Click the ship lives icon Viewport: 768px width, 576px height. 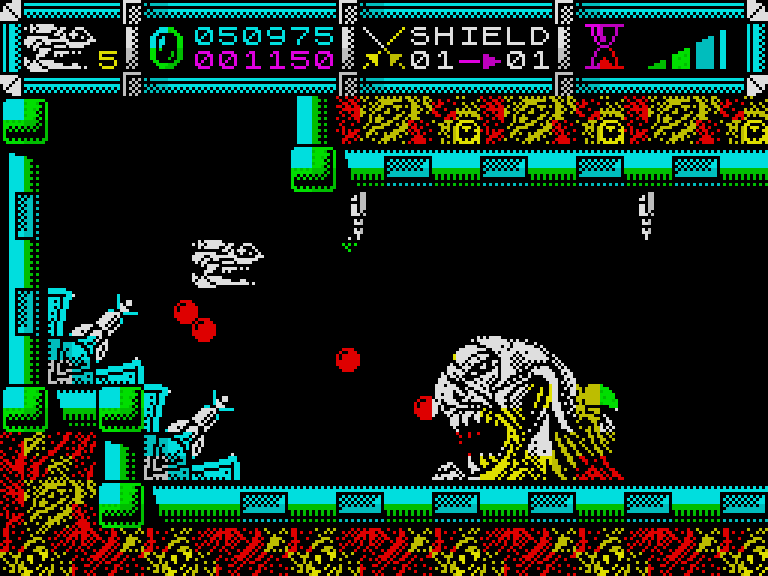58,47
